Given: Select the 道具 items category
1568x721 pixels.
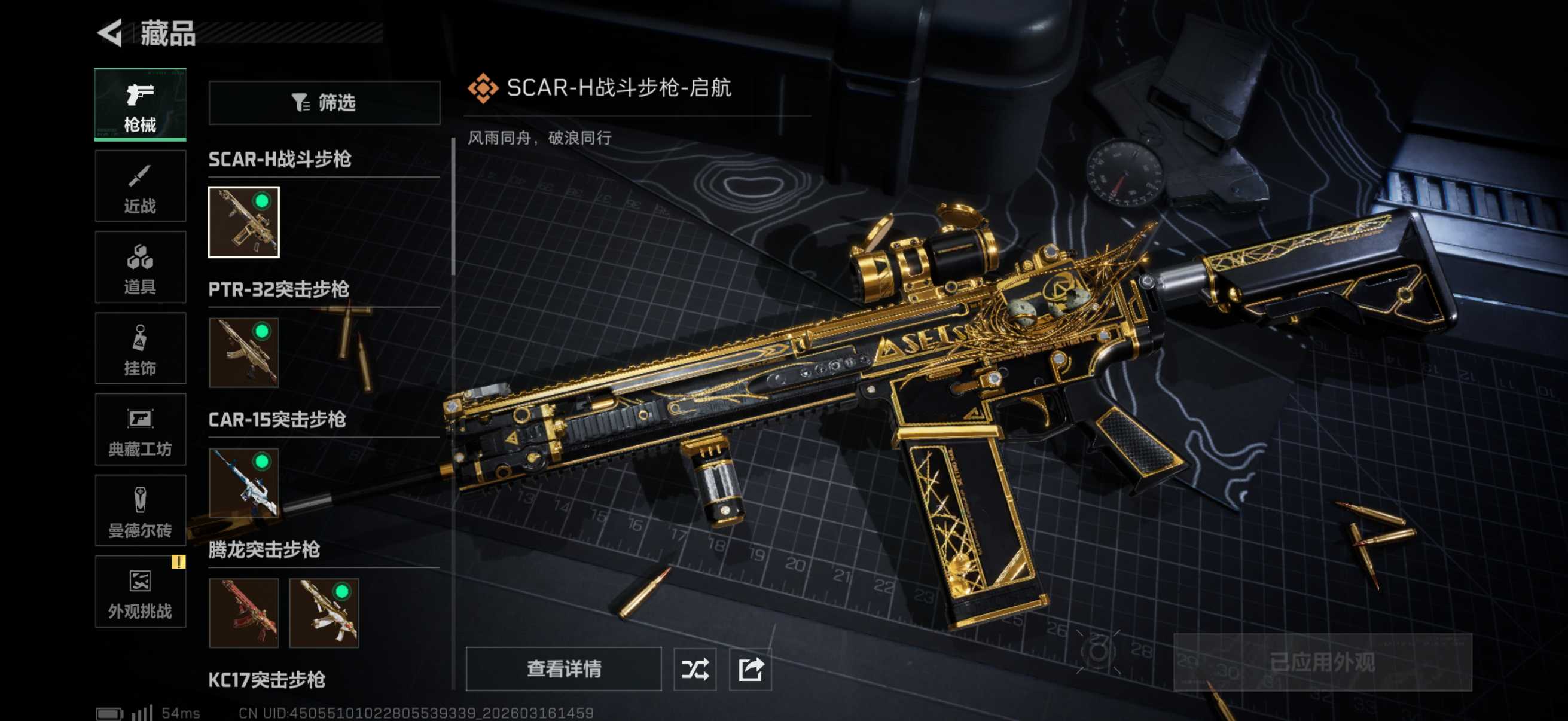Looking at the screenshot, I should (140, 267).
